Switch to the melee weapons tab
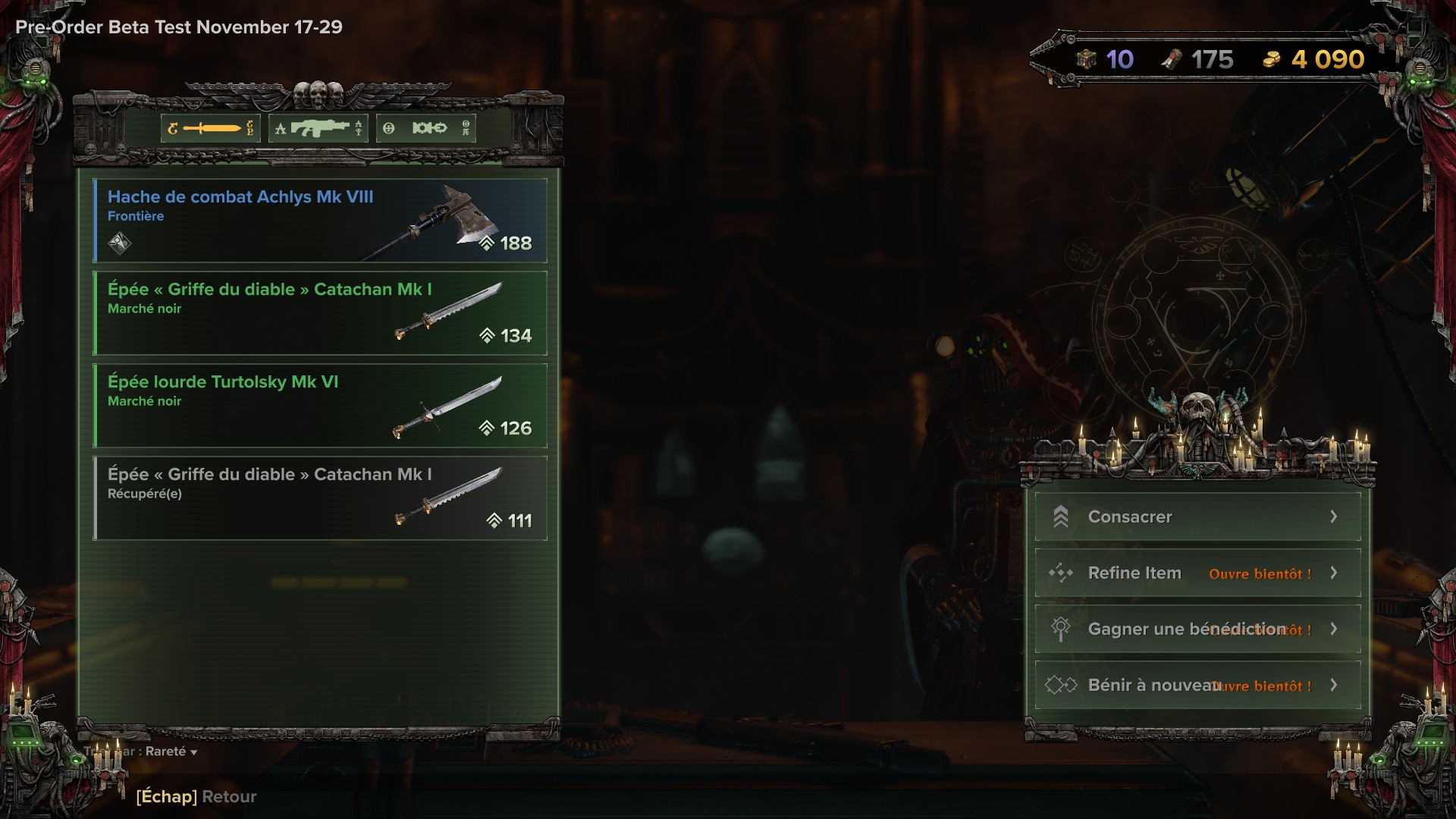 click(211, 128)
